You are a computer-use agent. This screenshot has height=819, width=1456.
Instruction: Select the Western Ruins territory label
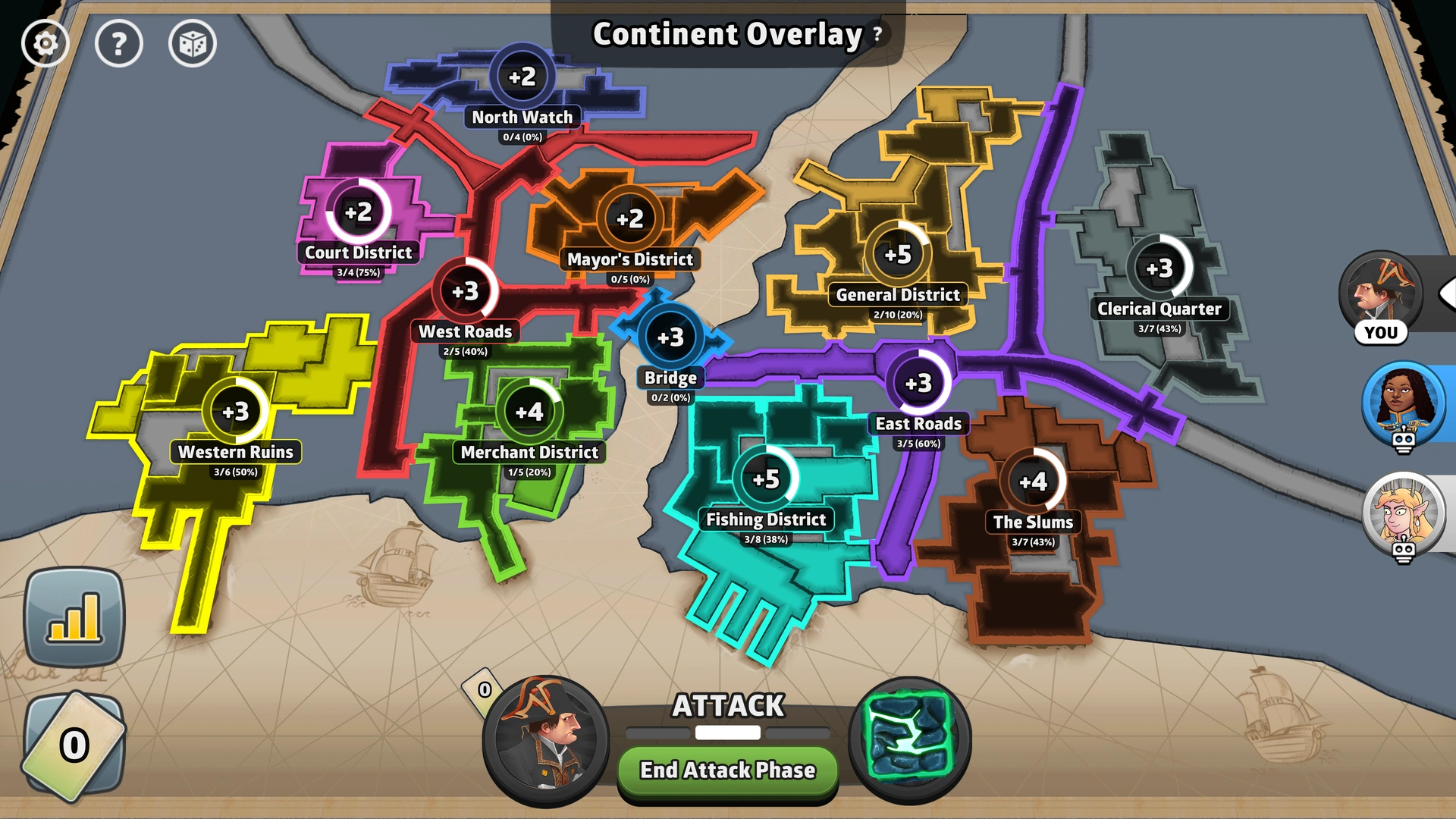click(236, 452)
